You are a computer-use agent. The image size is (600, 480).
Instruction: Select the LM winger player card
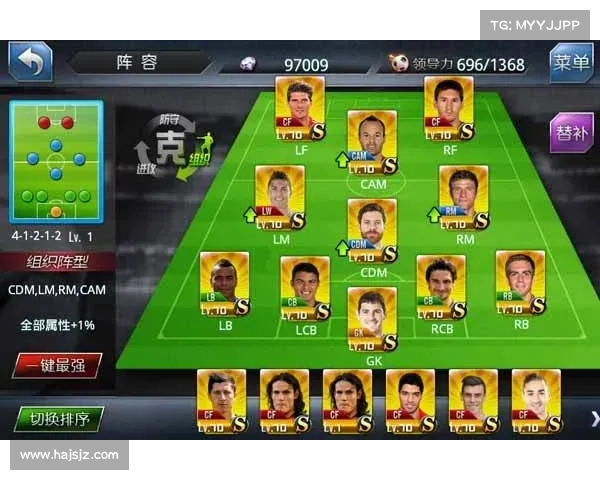[x=280, y=197]
